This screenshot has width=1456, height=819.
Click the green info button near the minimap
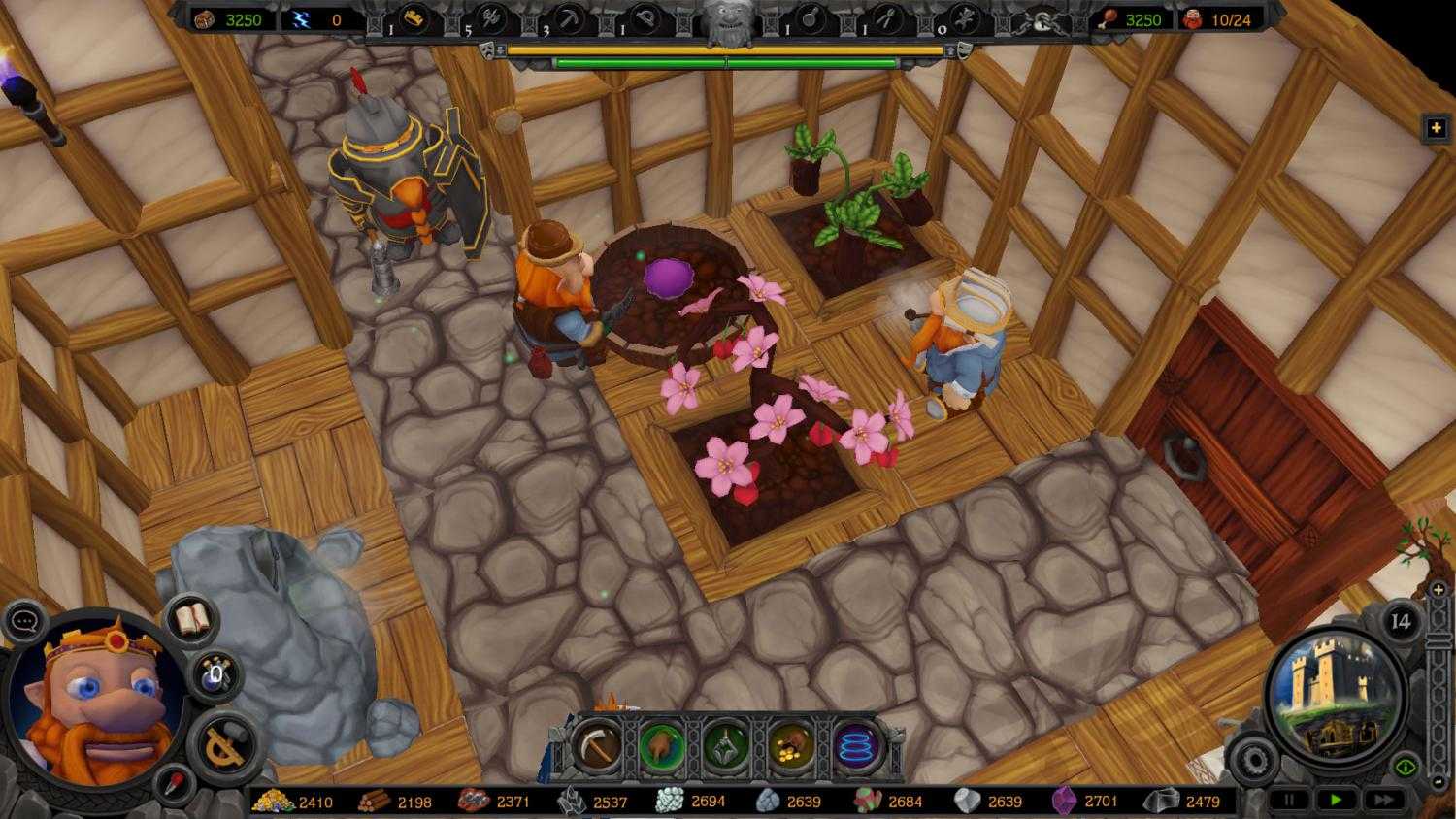tap(1405, 766)
